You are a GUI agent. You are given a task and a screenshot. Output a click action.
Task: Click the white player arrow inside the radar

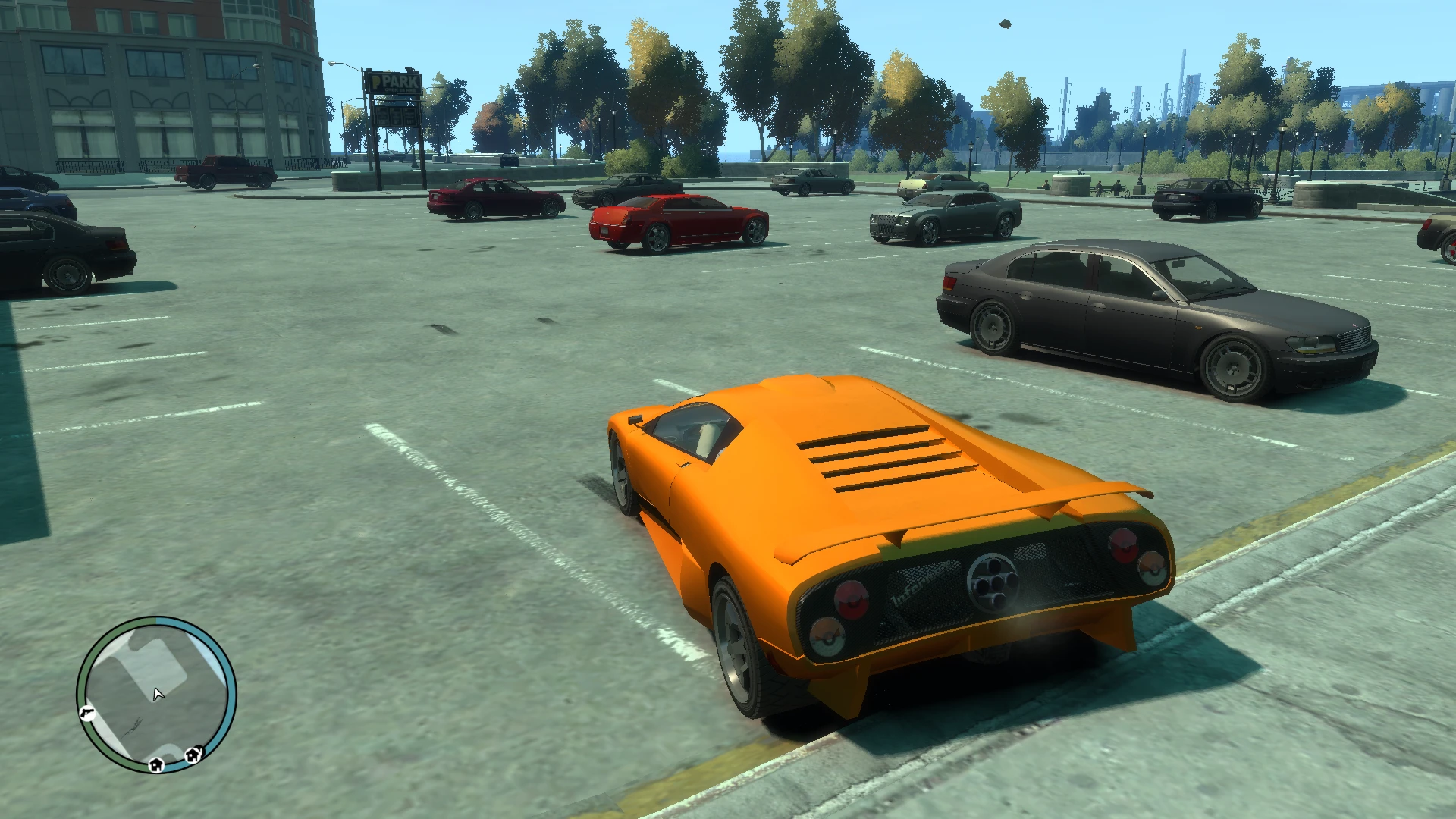[158, 694]
